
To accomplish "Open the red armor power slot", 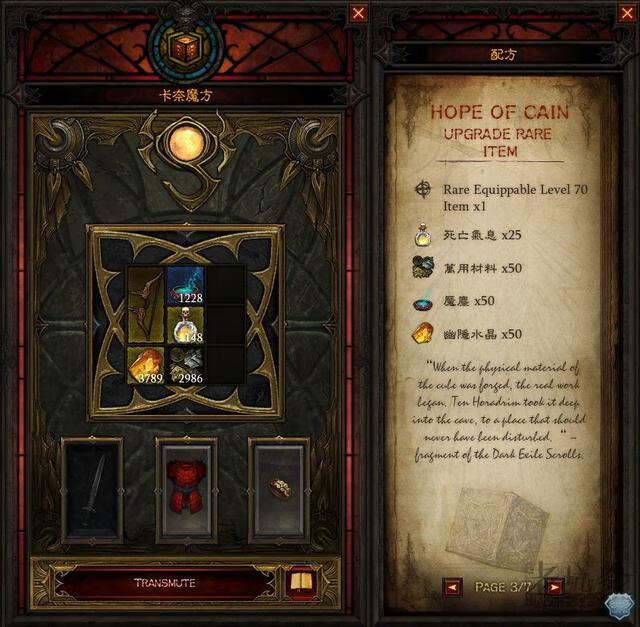I will (186, 490).
